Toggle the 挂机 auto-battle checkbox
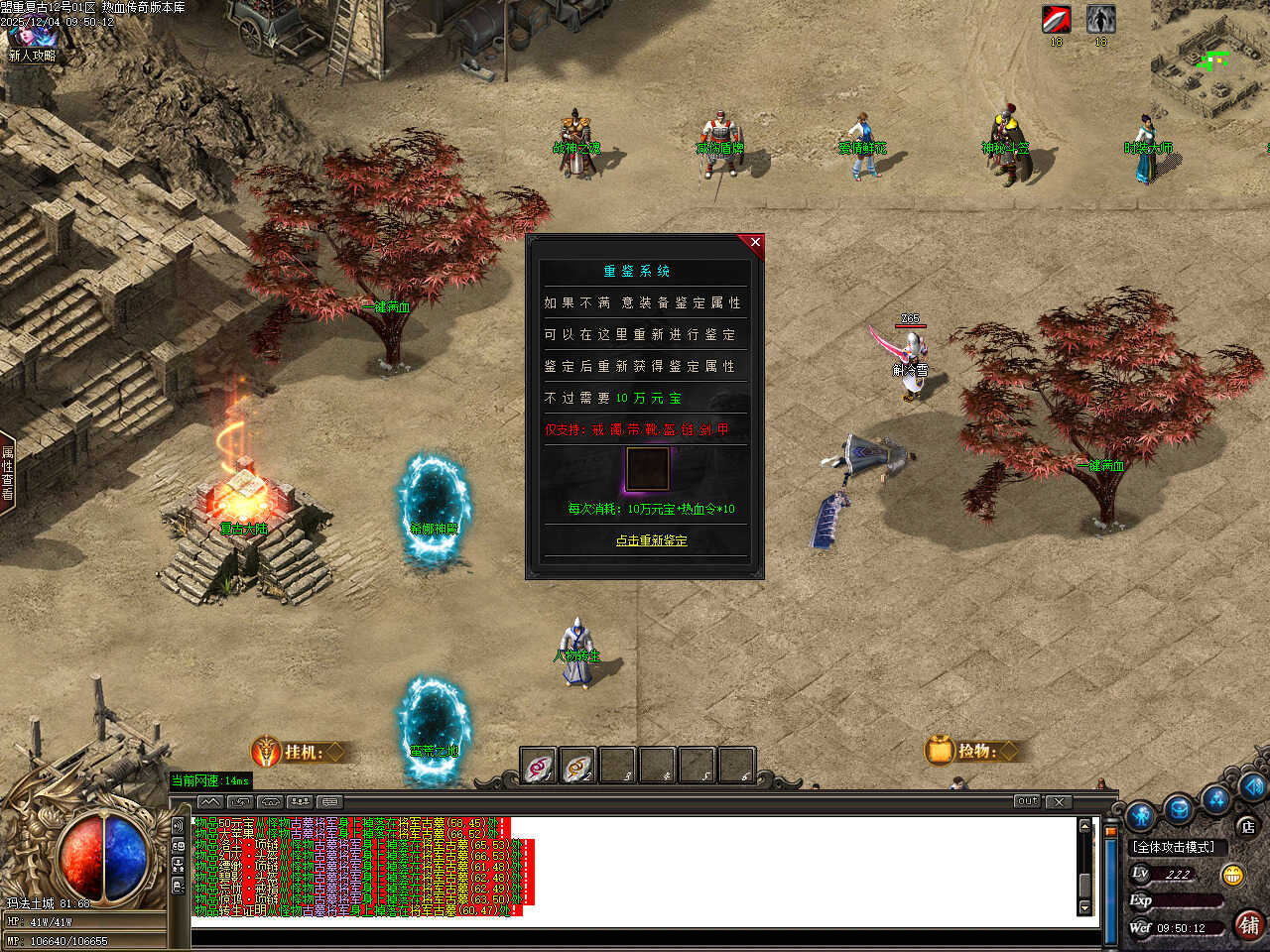The height and width of the screenshot is (952, 1270). point(336,752)
